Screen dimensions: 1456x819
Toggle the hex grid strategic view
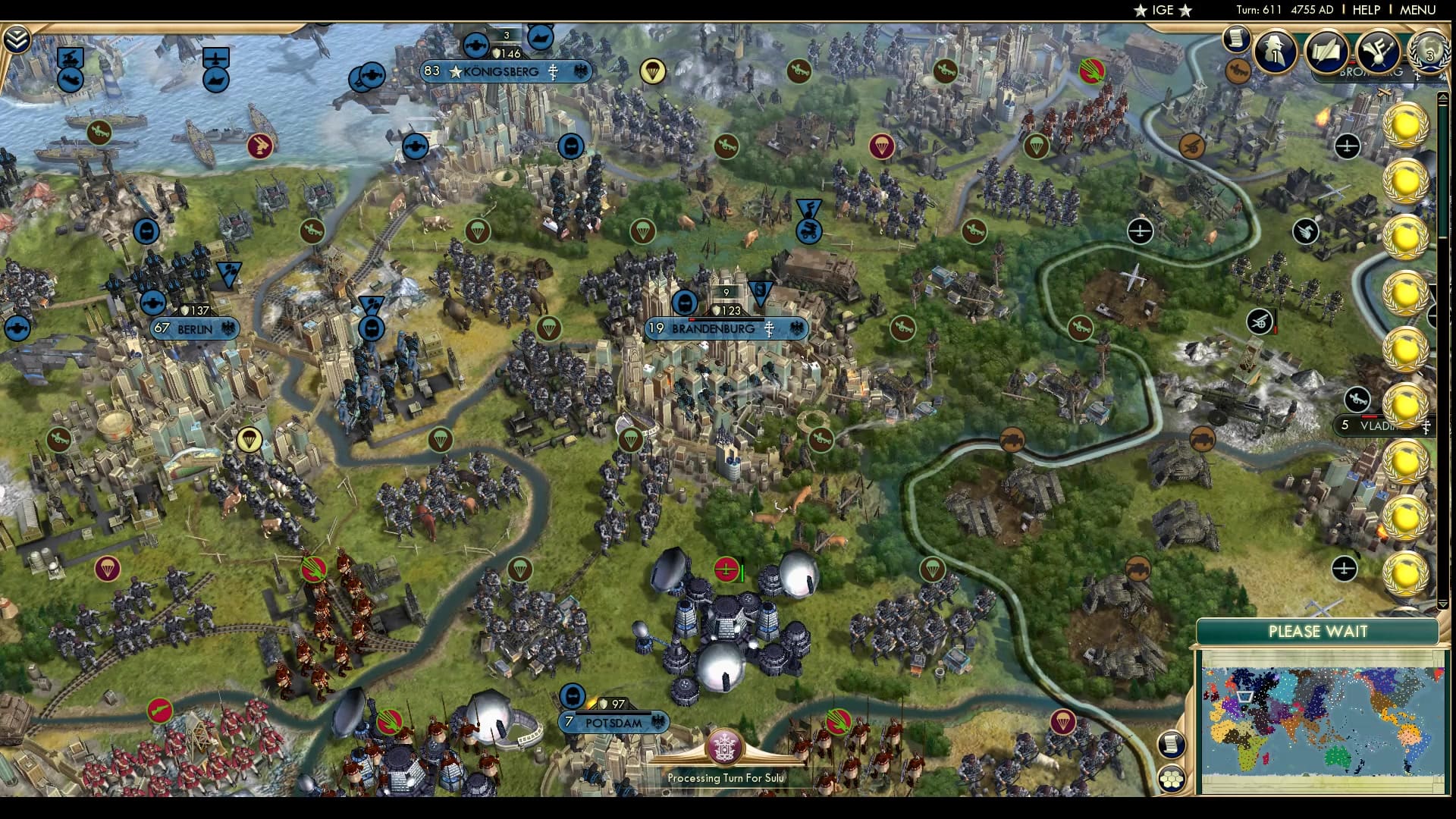(1170, 778)
